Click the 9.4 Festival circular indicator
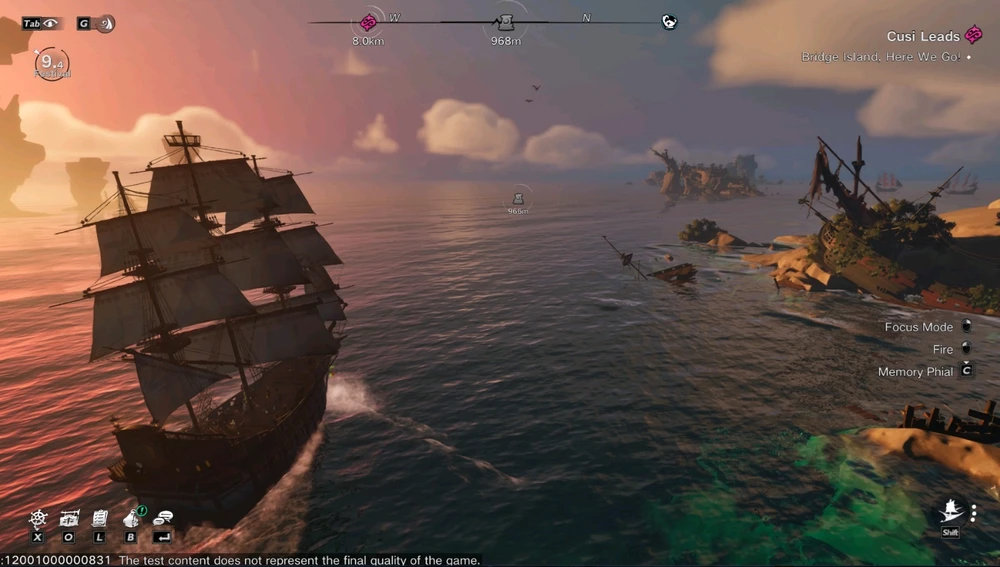1000x567 pixels. pos(51,63)
